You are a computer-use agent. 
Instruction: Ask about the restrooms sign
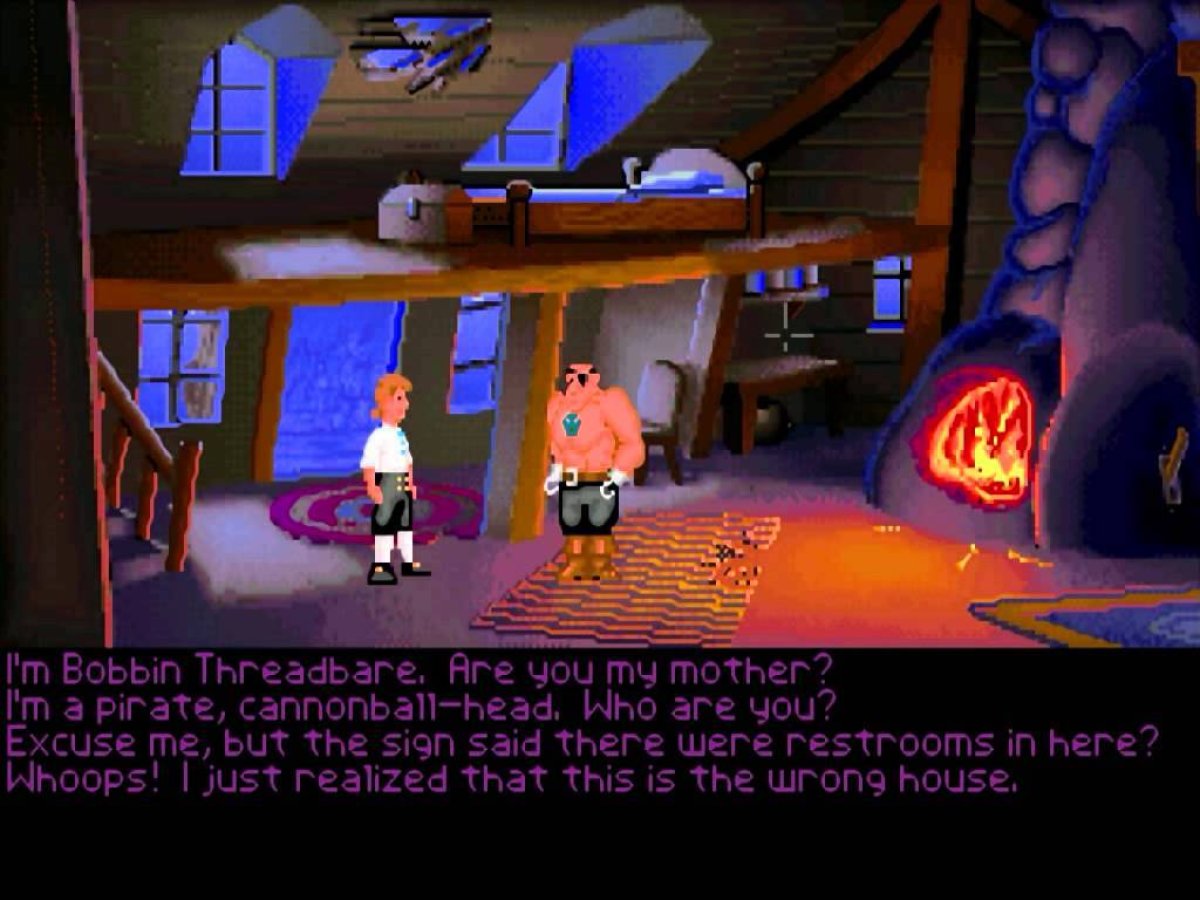point(580,743)
